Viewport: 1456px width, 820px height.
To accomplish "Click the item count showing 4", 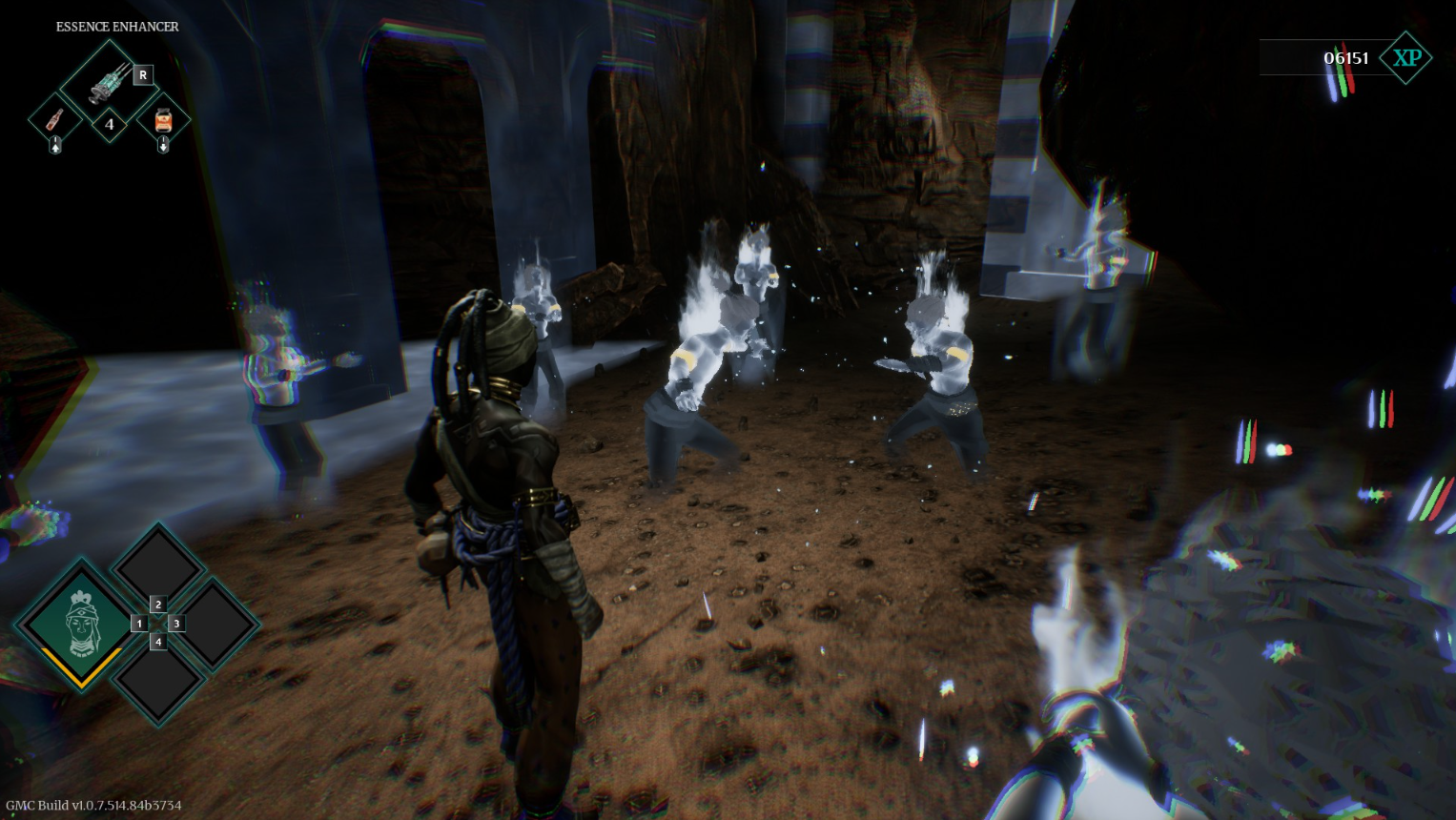I will tap(110, 126).
